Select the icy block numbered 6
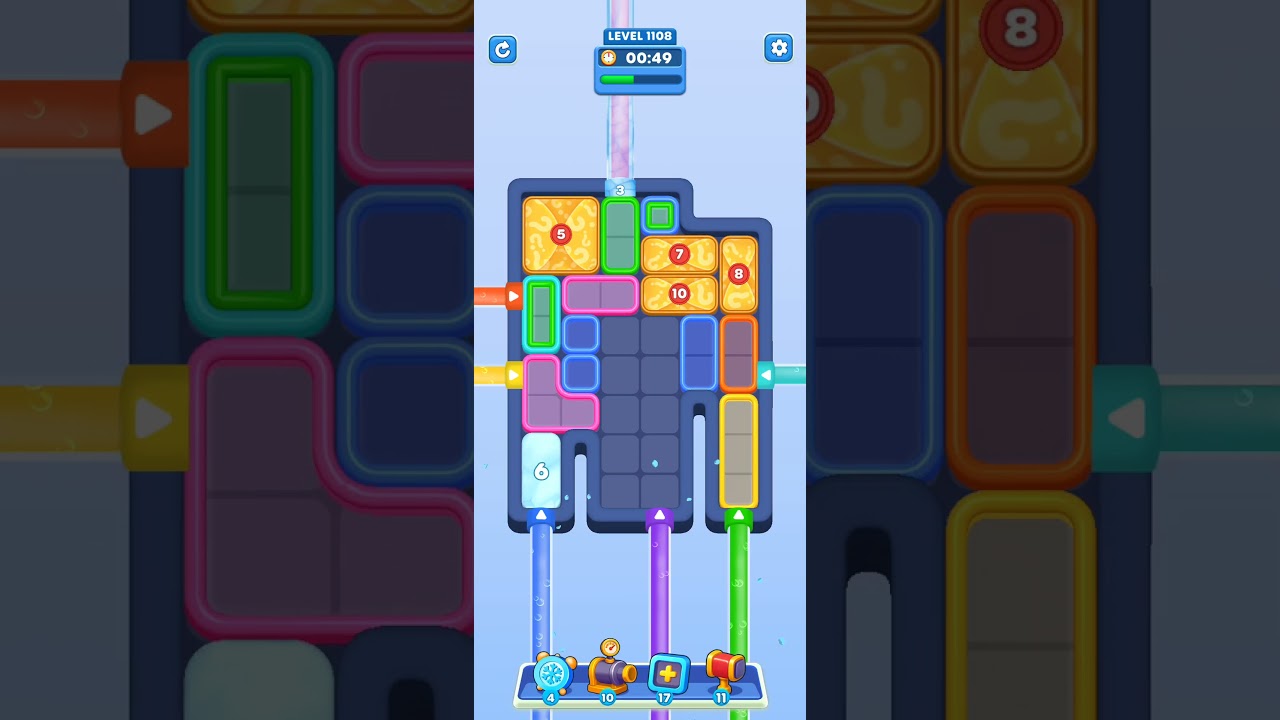Screen dimensions: 1280x720 (x=541, y=470)
